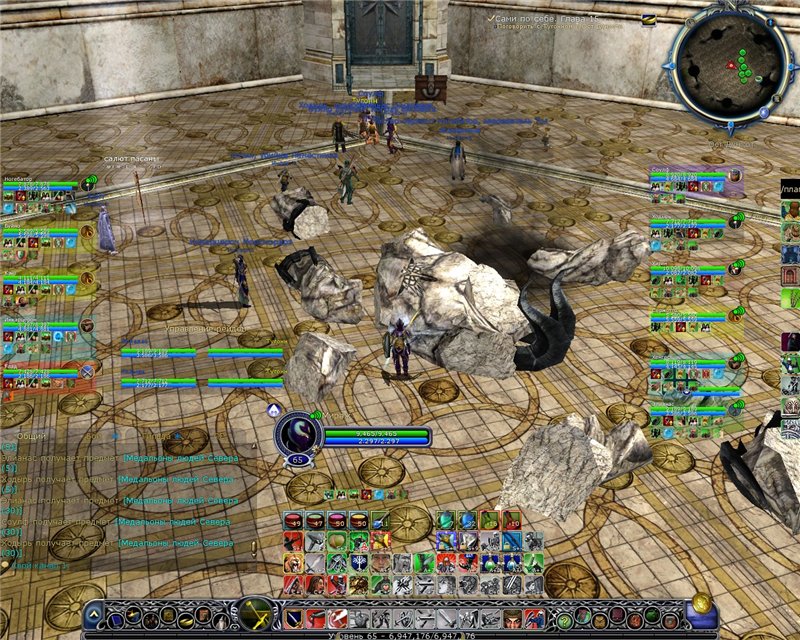Viewport: 800px width, 640px height.
Task: Switch to the Общий chat tab
Action: pyautogui.click(x=31, y=436)
